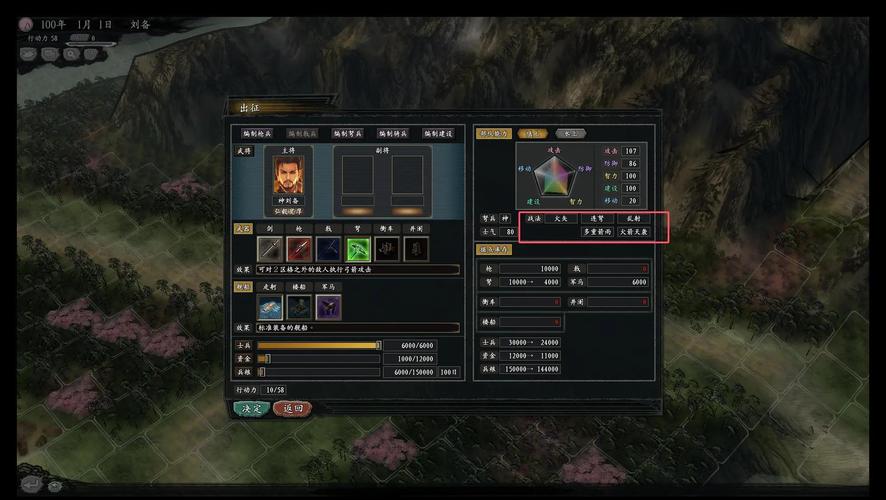Choose the 军马 war horse icon
The width and height of the screenshot is (886, 500).
coord(328,307)
